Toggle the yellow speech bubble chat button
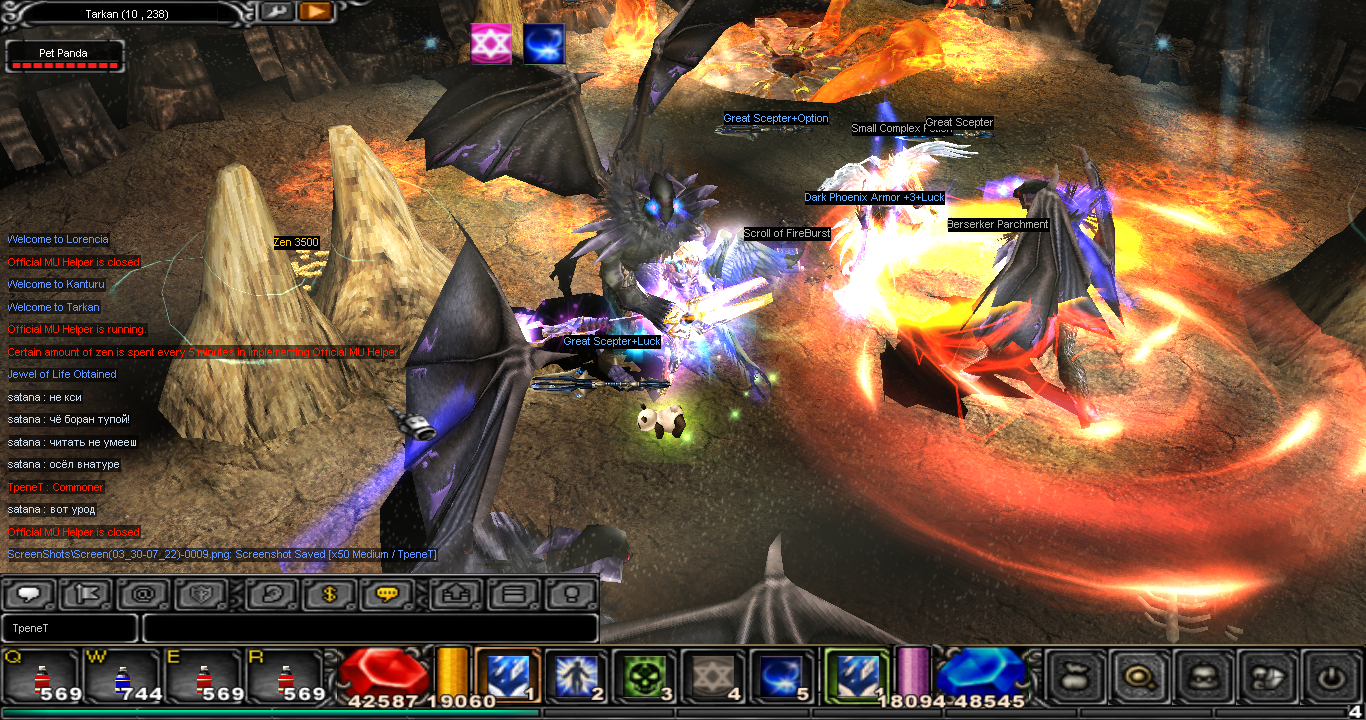Screen dimensions: 1366x720 pyautogui.click(x=387, y=594)
